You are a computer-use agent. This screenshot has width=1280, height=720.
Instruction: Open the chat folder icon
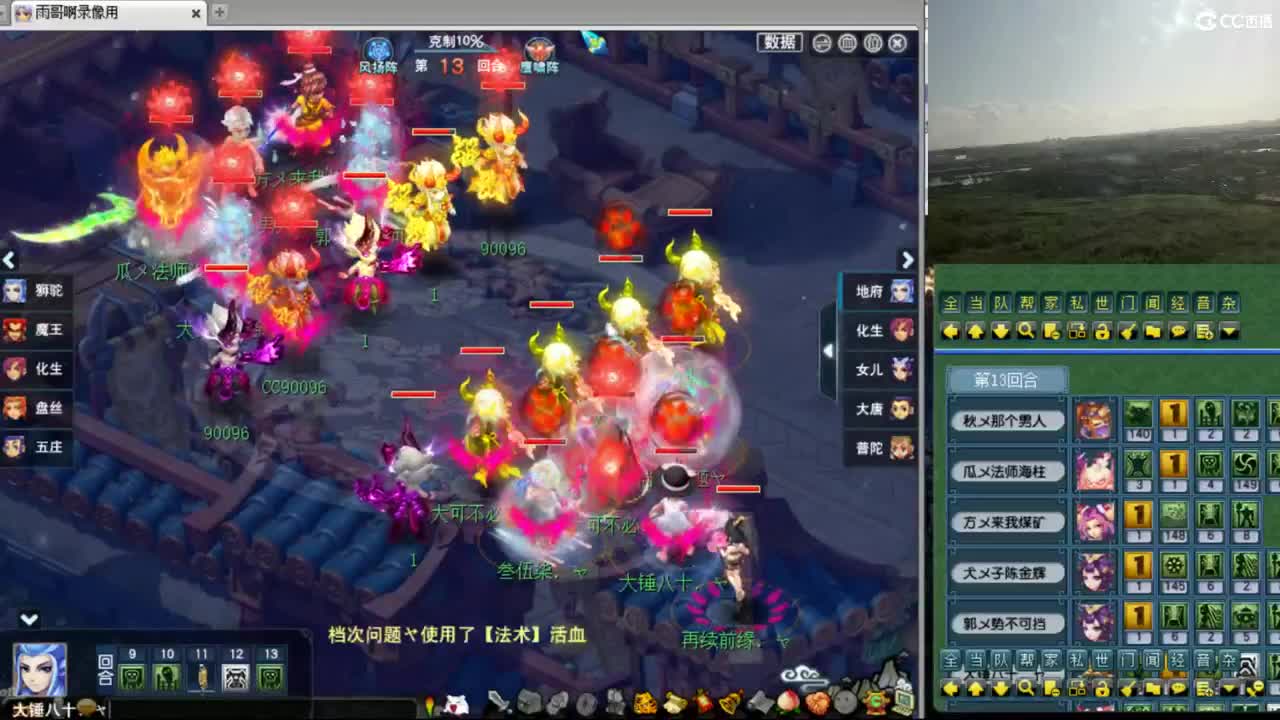pos(1151,329)
